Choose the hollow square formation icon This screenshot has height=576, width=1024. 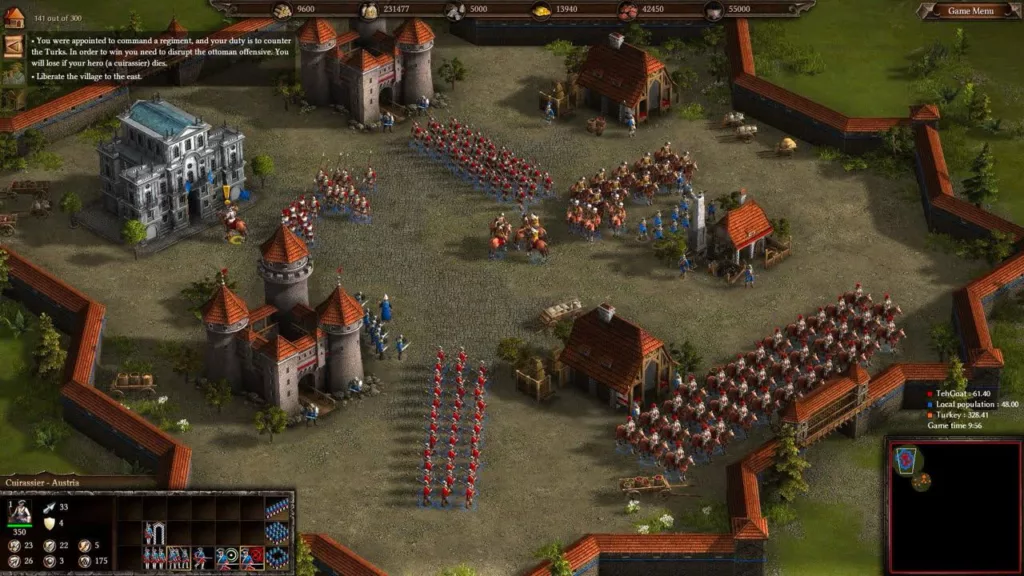[277, 557]
